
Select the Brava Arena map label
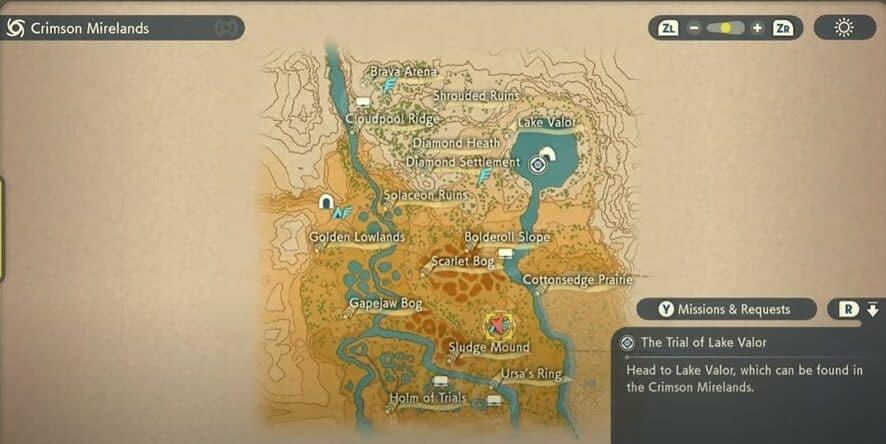coord(403,72)
